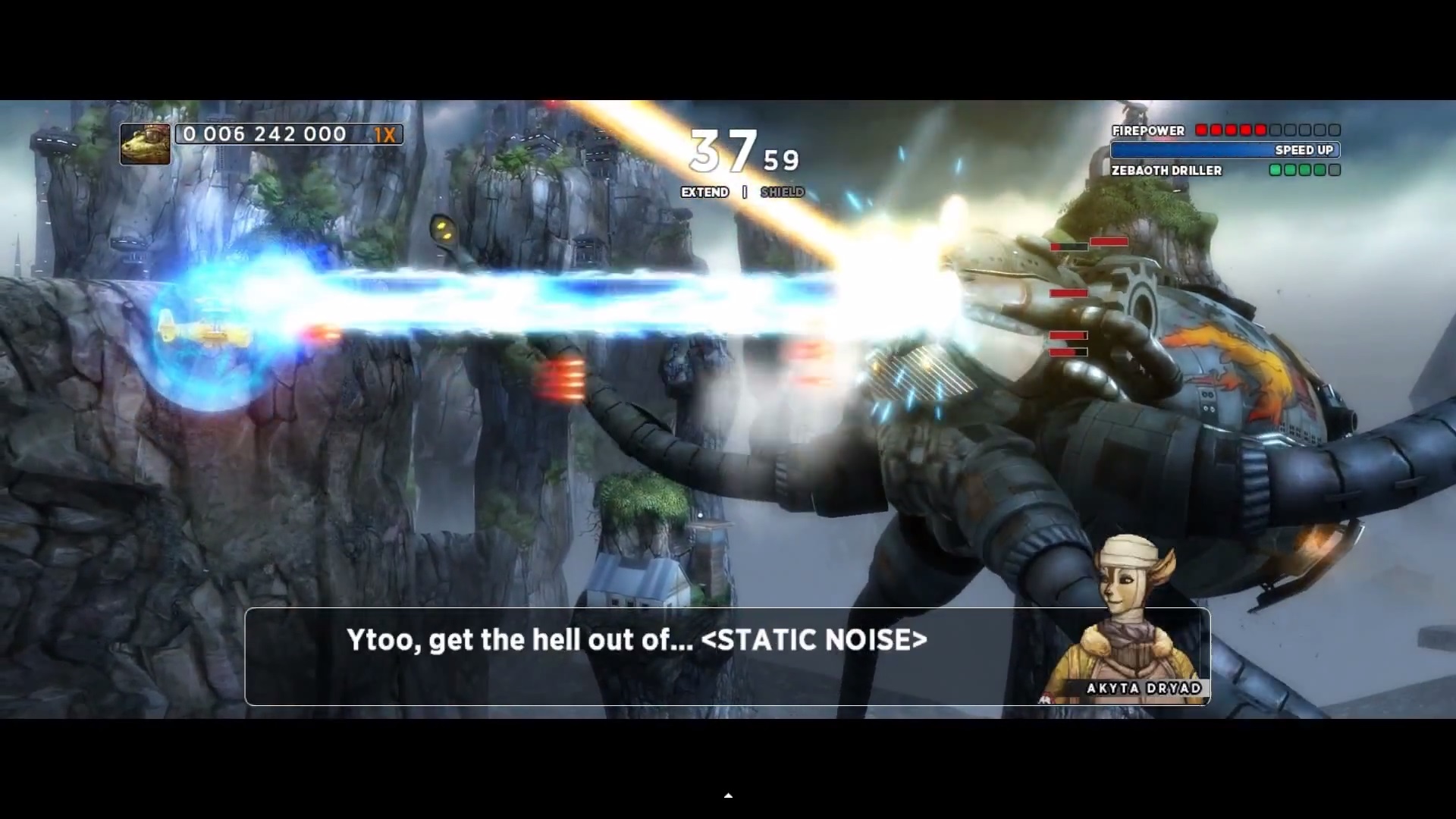Click the Ytoo subtitle text line
The height and width of the screenshot is (819, 1456).
636,641
